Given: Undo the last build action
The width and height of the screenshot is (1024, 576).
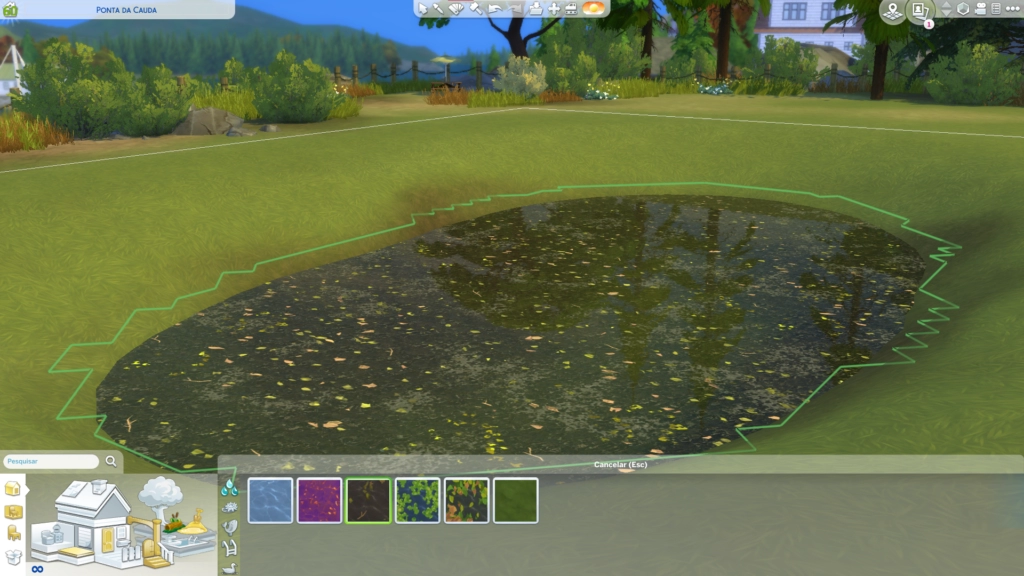Looking at the screenshot, I should click(497, 9).
